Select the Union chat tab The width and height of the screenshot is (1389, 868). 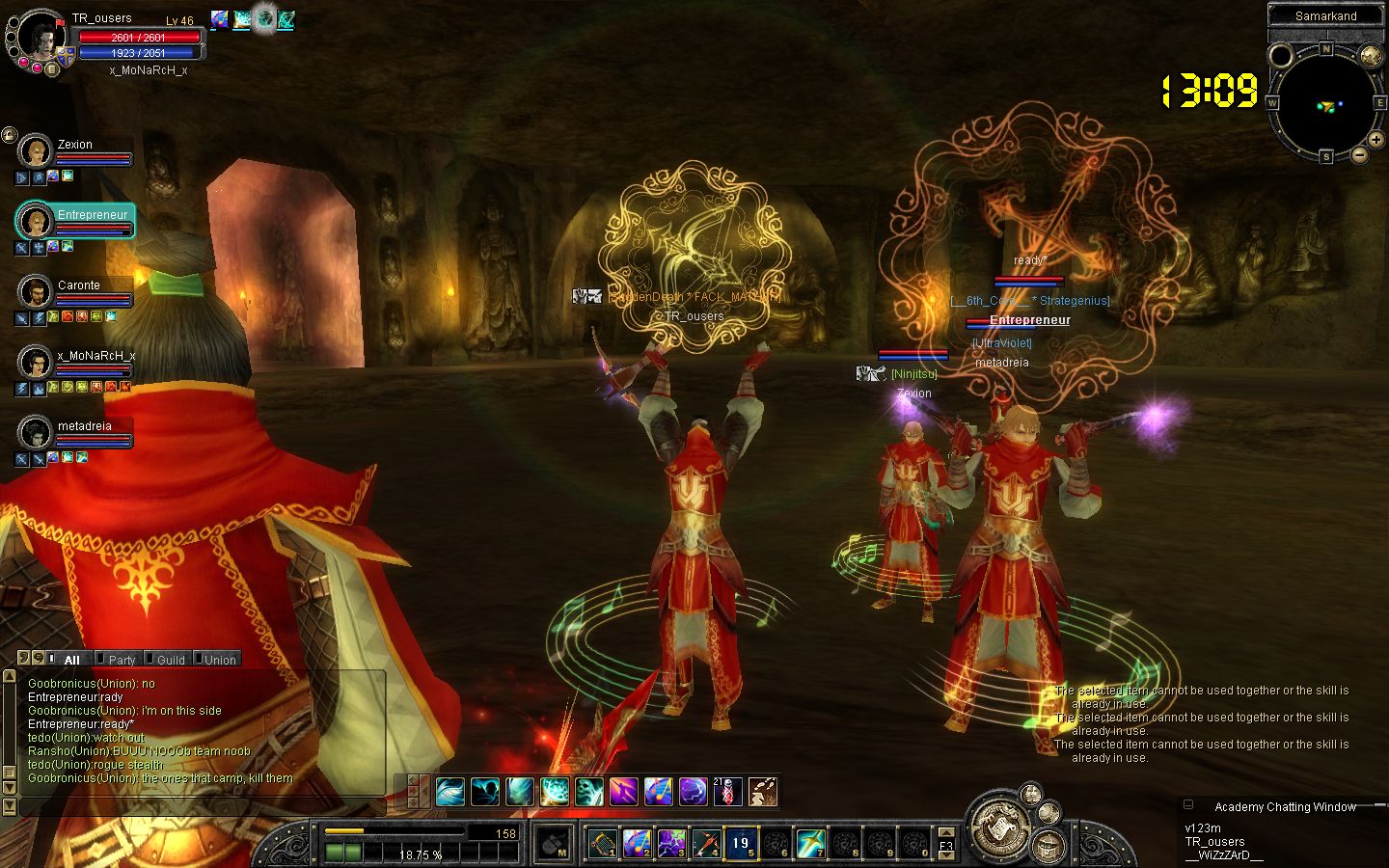pyautogui.click(x=219, y=660)
